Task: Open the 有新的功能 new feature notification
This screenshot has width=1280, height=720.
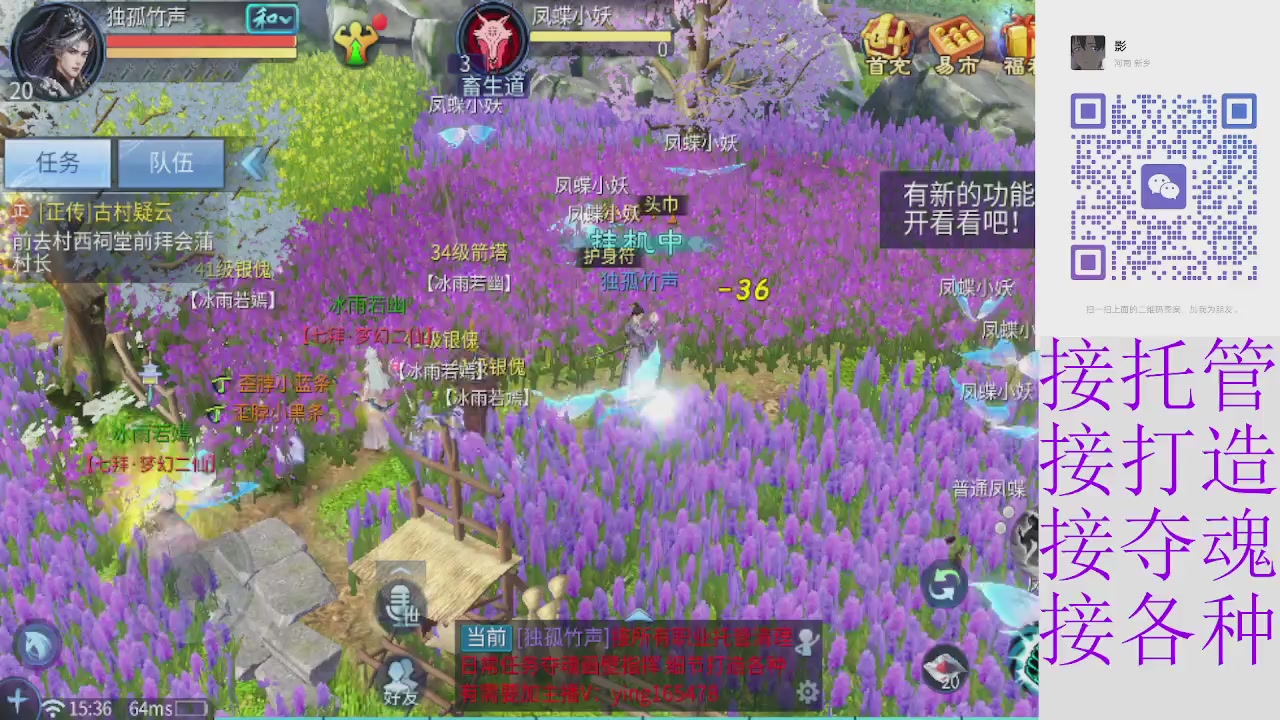Action: click(x=956, y=209)
